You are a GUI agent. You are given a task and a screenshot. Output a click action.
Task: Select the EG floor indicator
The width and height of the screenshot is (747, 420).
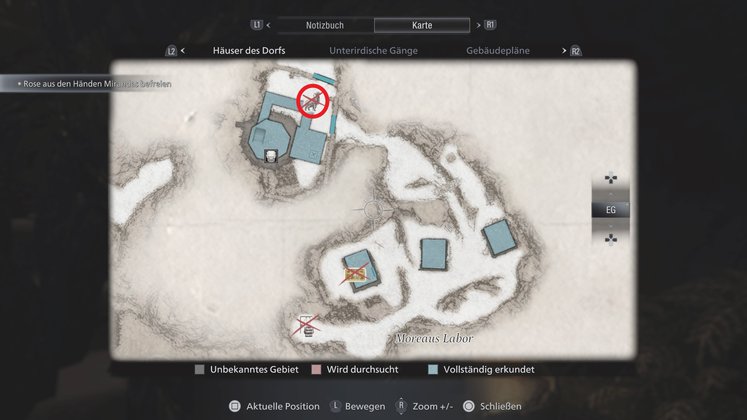tap(610, 210)
